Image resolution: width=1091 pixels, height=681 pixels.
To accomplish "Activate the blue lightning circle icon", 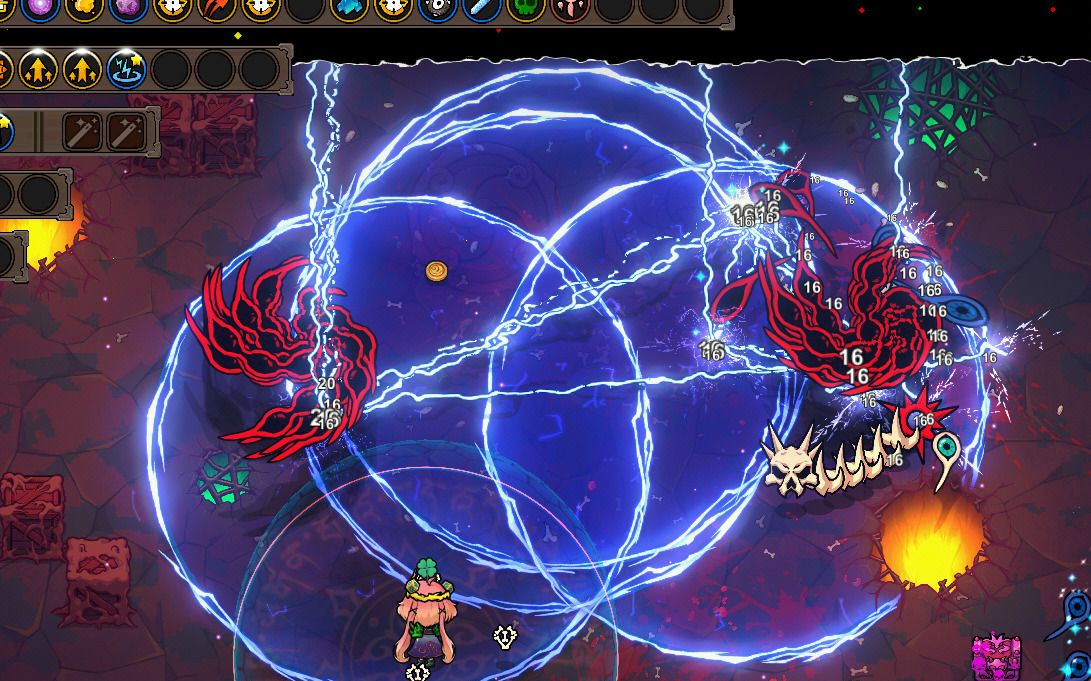I will [127, 69].
